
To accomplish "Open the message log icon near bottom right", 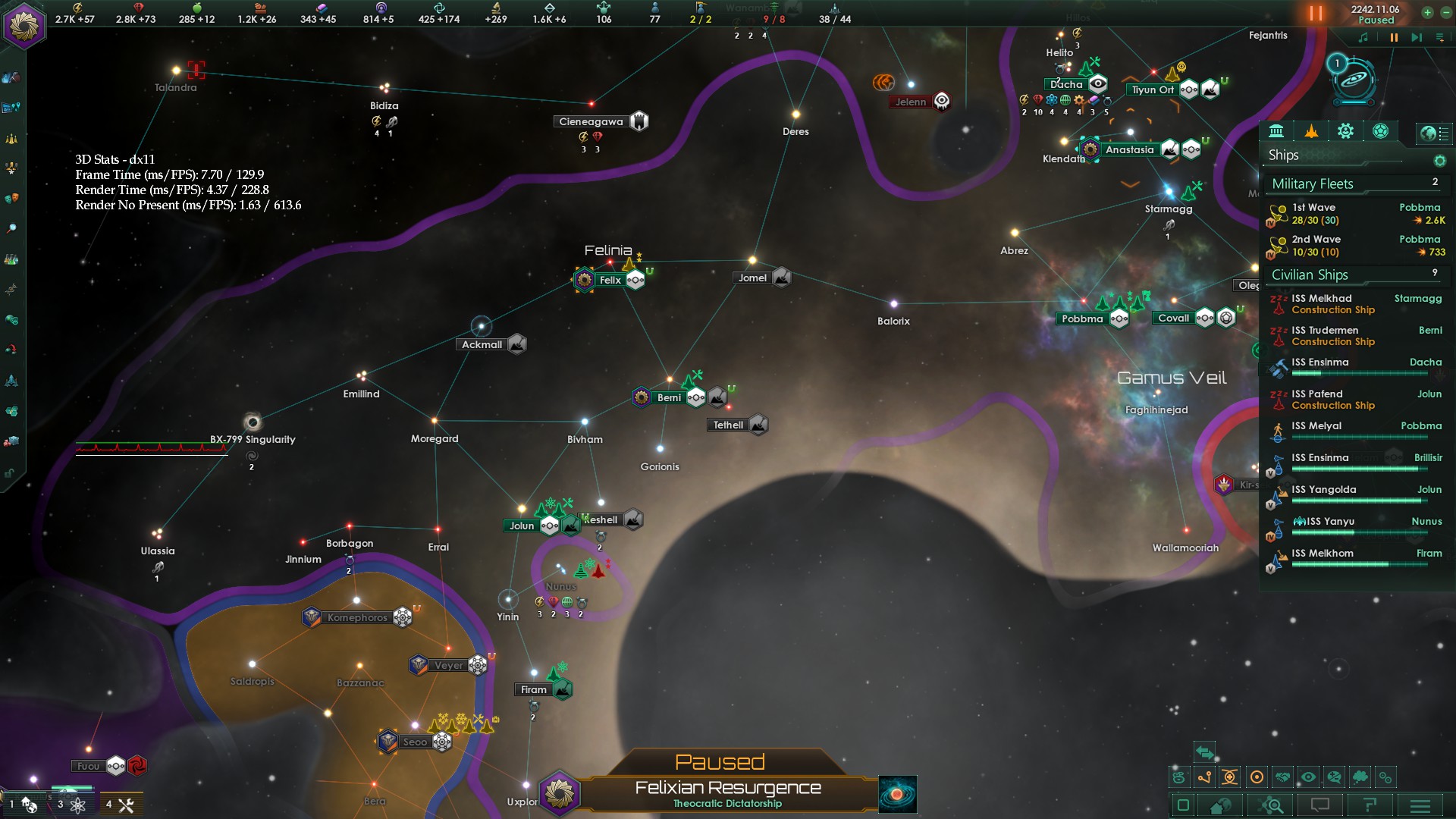I will pyautogui.click(x=1320, y=805).
